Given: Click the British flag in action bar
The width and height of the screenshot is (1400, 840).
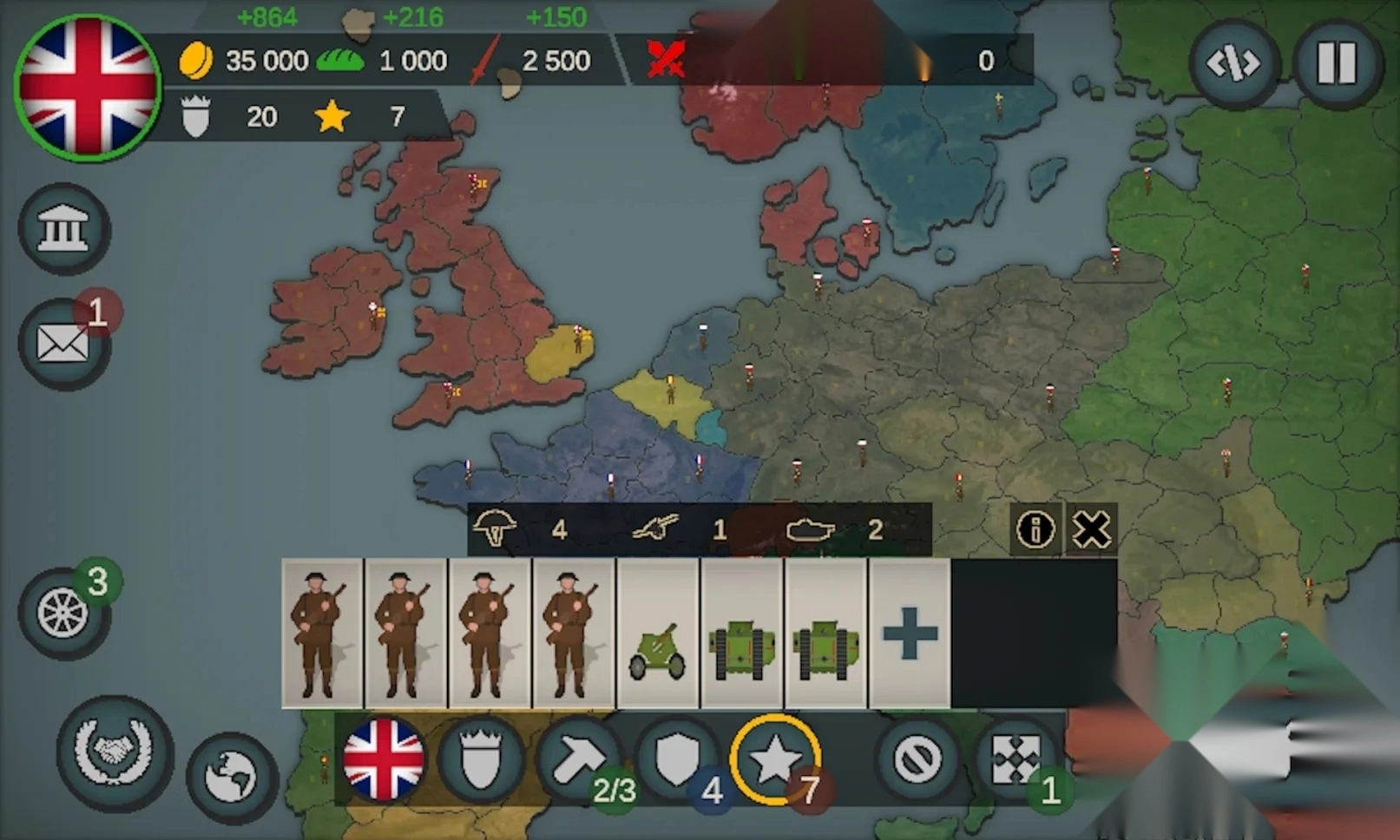Looking at the screenshot, I should tap(383, 760).
